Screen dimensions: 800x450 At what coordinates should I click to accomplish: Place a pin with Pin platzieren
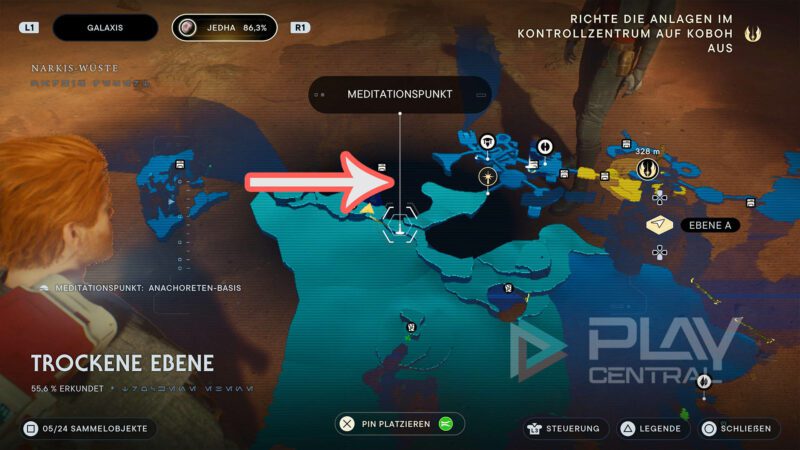(x=399, y=424)
